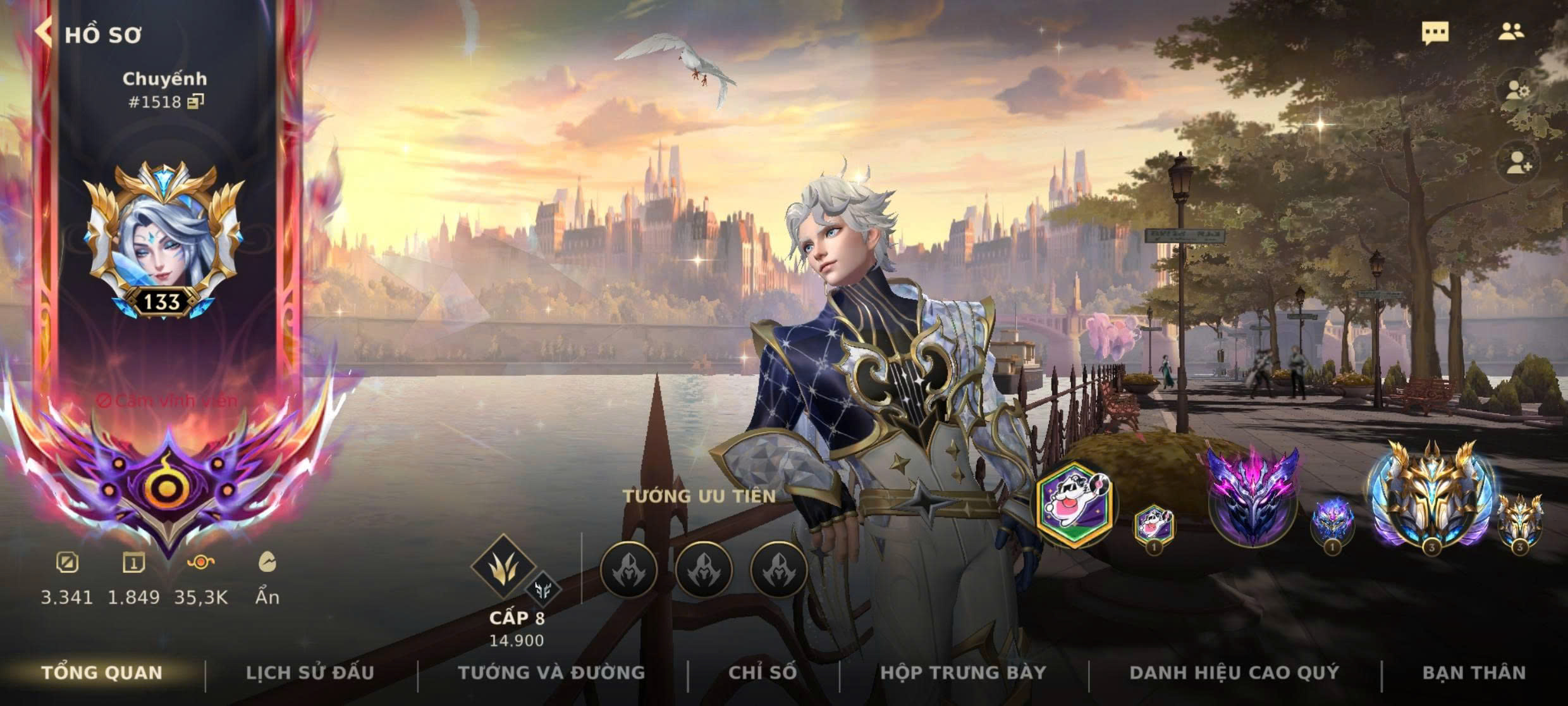Screen dimensions: 1568x706
Task: Go back using the Hồ Sơ arrow
Action: click(x=44, y=32)
